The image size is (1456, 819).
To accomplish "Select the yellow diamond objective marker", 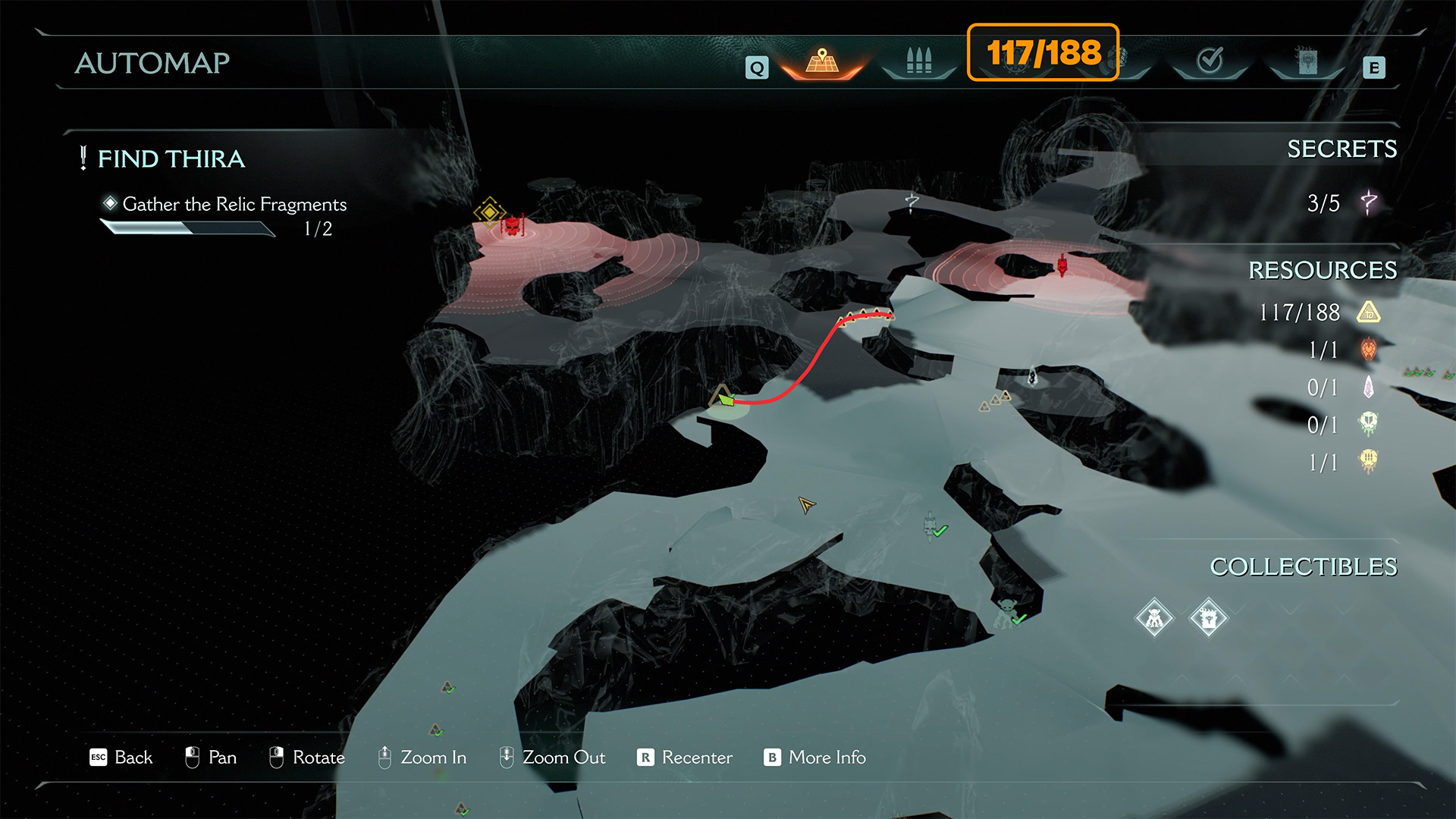I will 489,212.
